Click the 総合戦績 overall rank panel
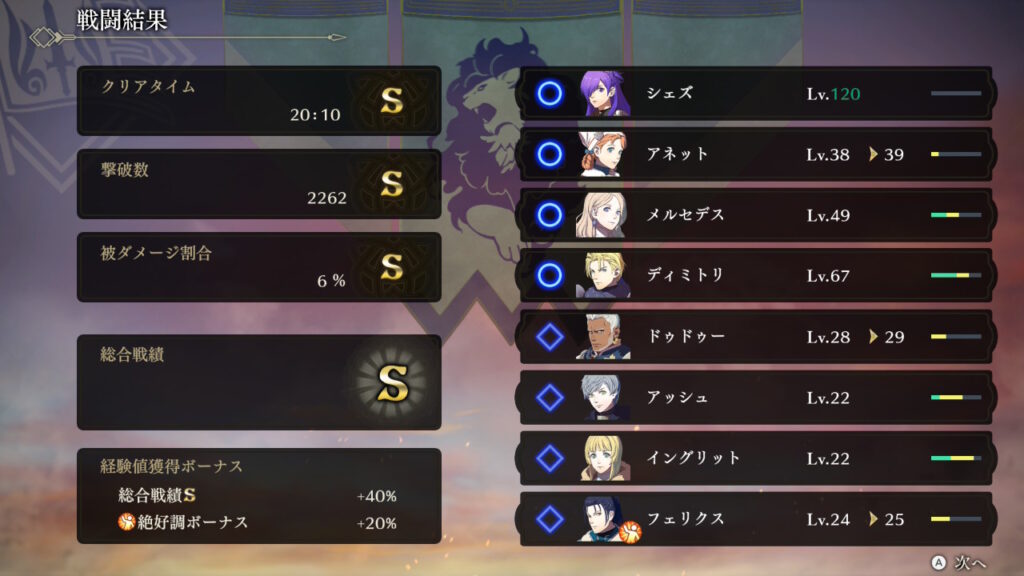 click(x=259, y=382)
